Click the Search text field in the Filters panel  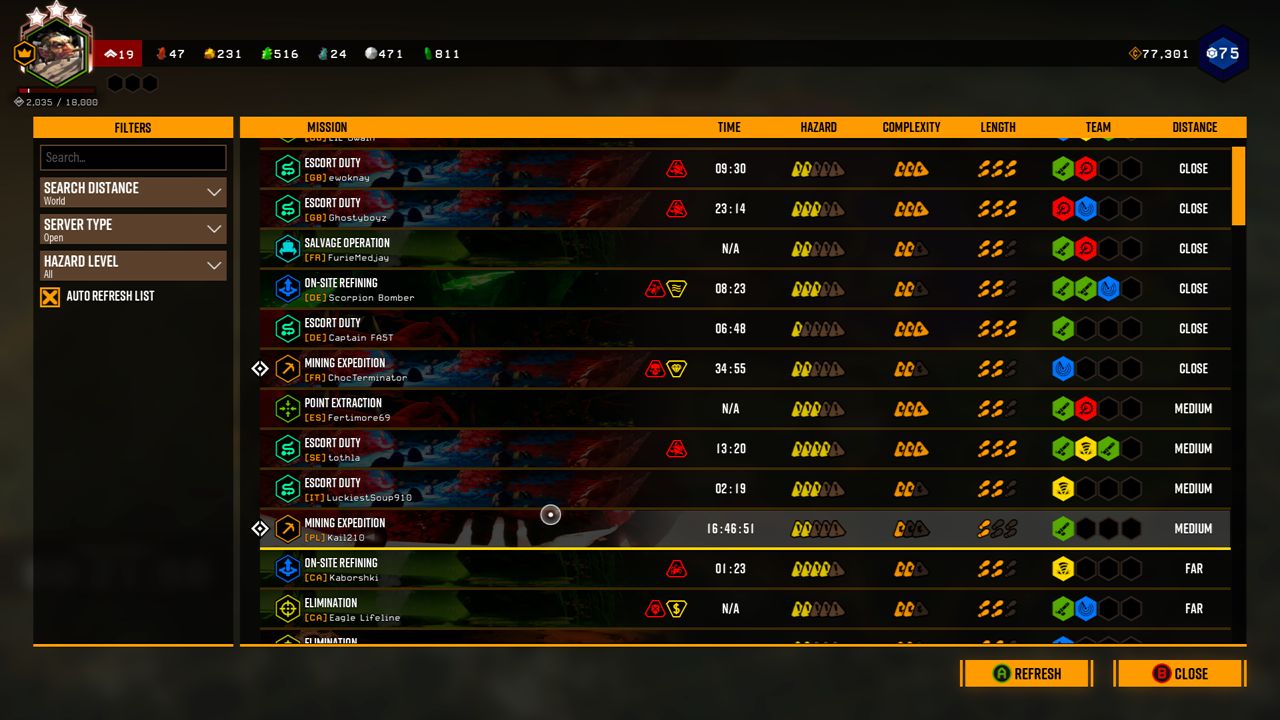pyautogui.click(x=132, y=157)
